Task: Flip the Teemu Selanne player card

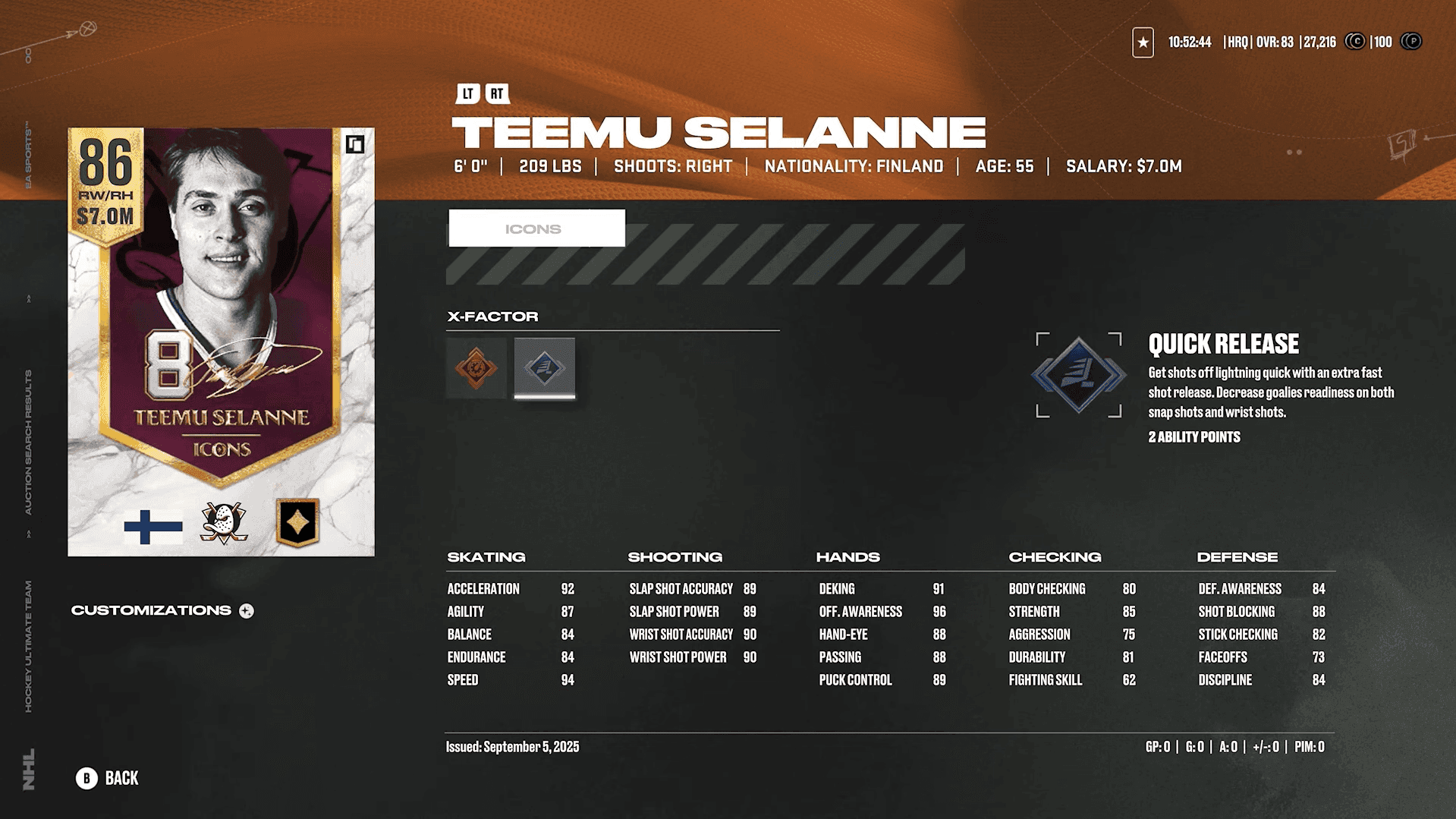Action: click(355, 144)
